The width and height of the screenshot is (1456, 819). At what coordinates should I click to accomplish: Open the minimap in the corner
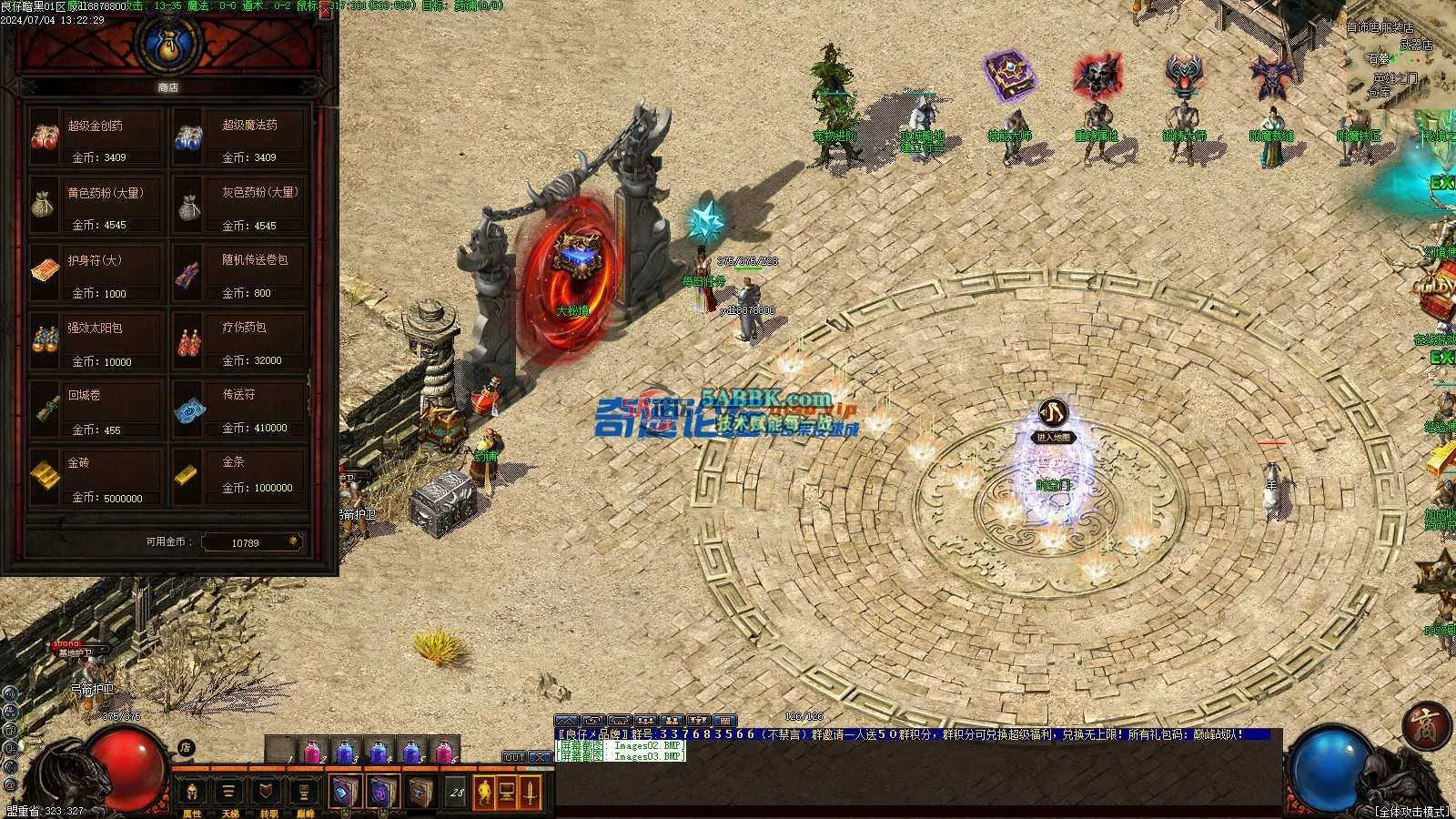tap(1401, 55)
